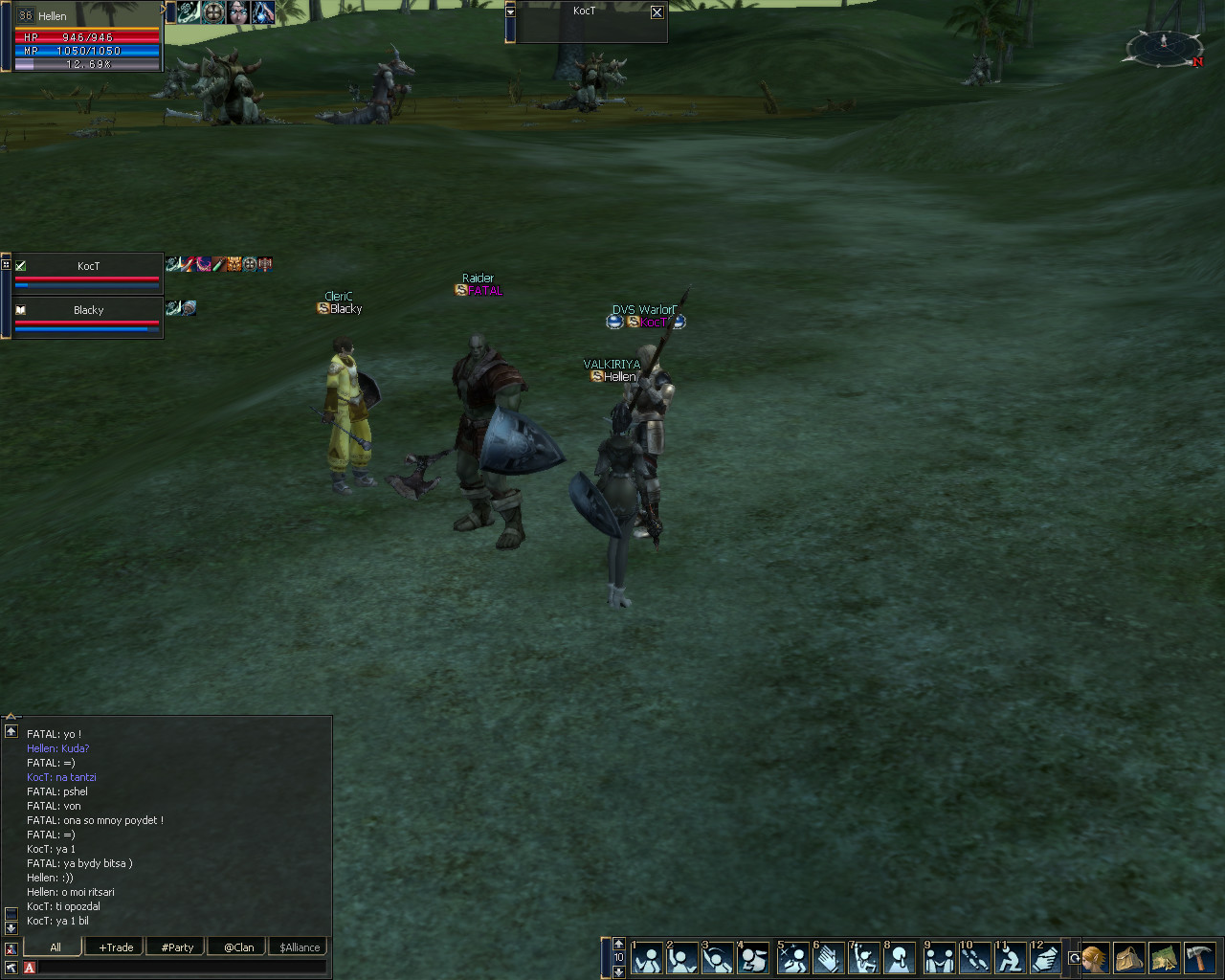1225x980 pixels.
Task: Open the character status elf-face icon
Action: [1095, 957]
